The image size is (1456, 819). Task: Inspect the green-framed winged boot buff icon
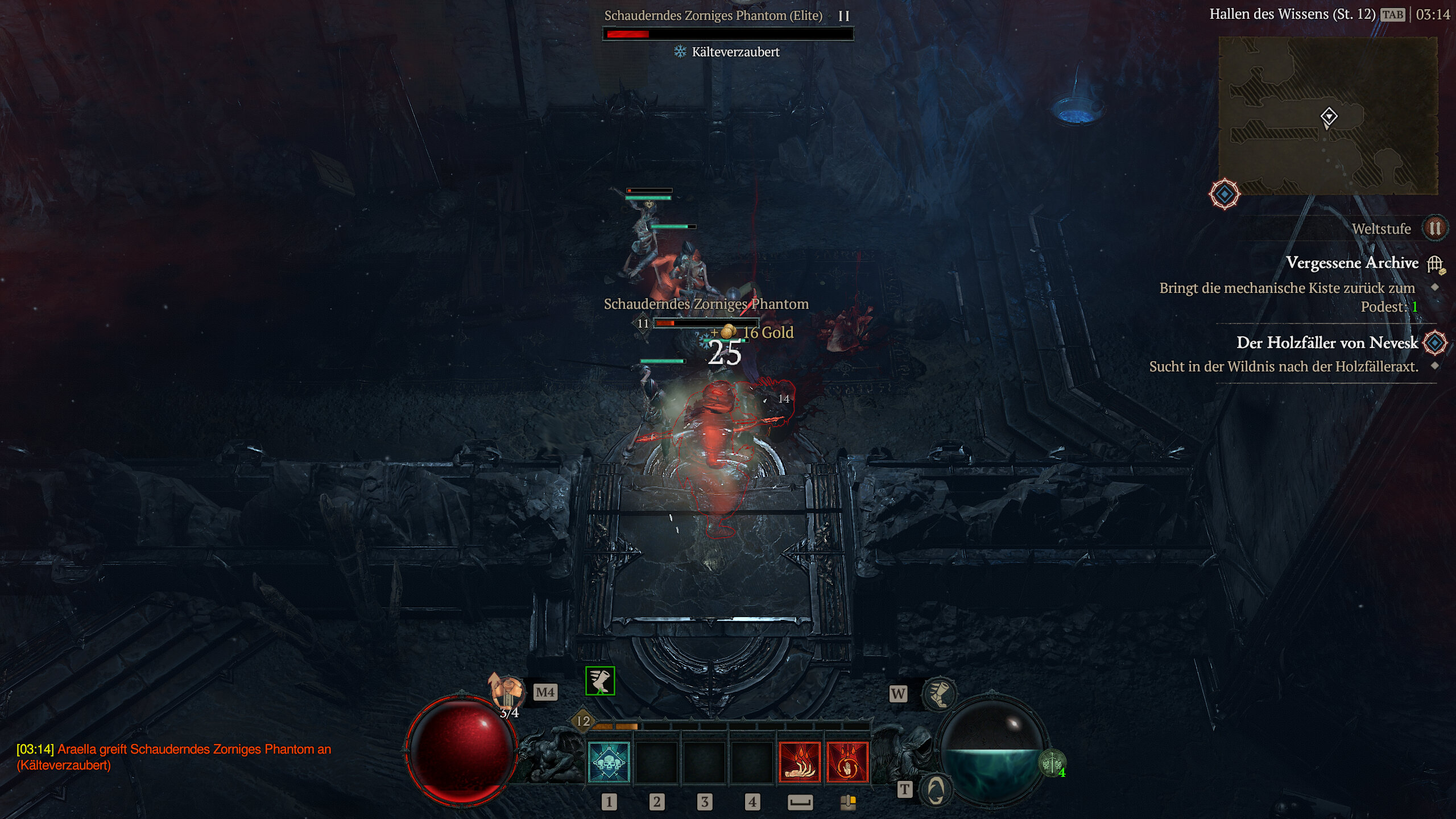pos(600,681)
